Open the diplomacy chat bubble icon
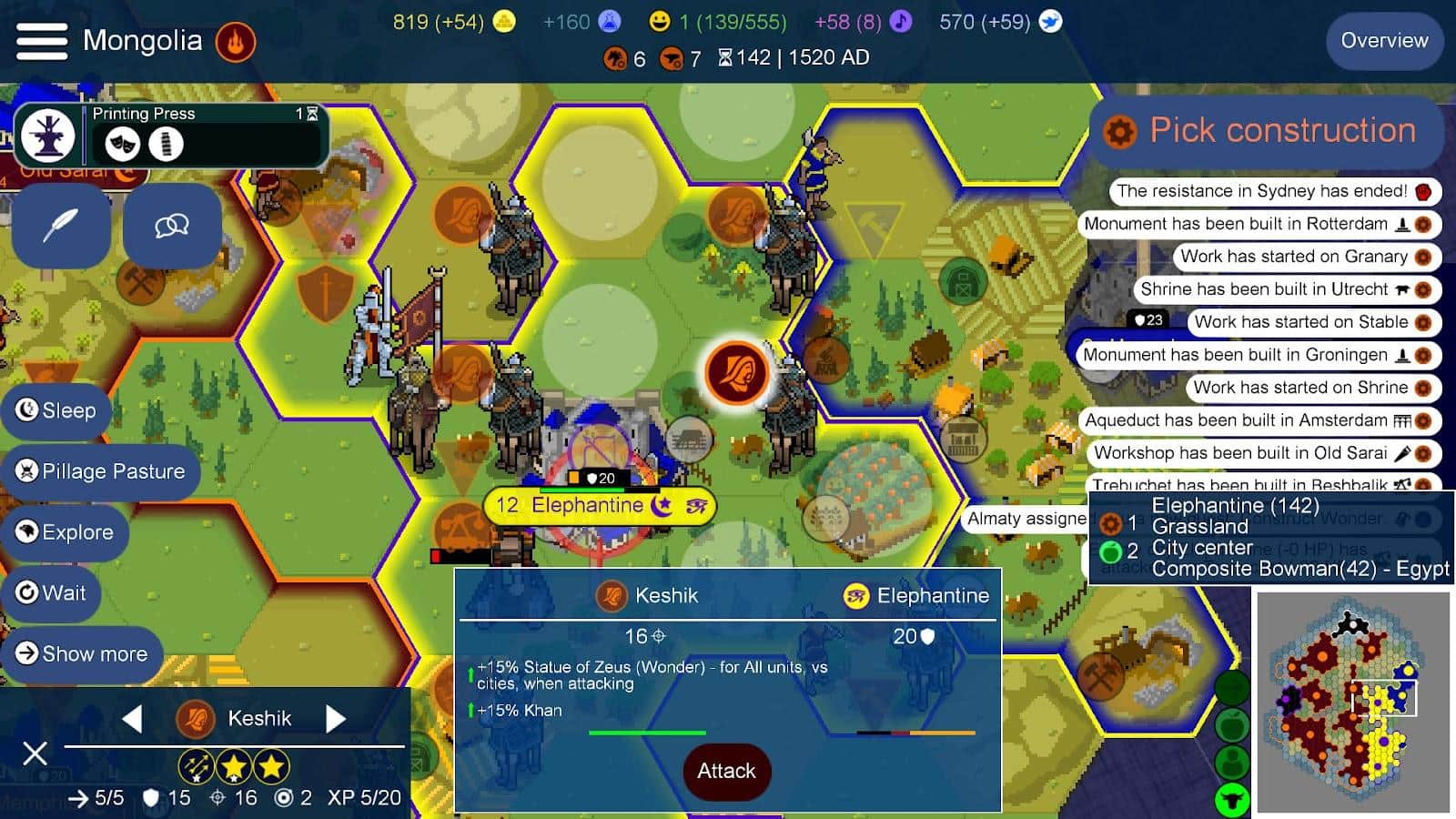The image size is (1456, 819). click(171, 226)
